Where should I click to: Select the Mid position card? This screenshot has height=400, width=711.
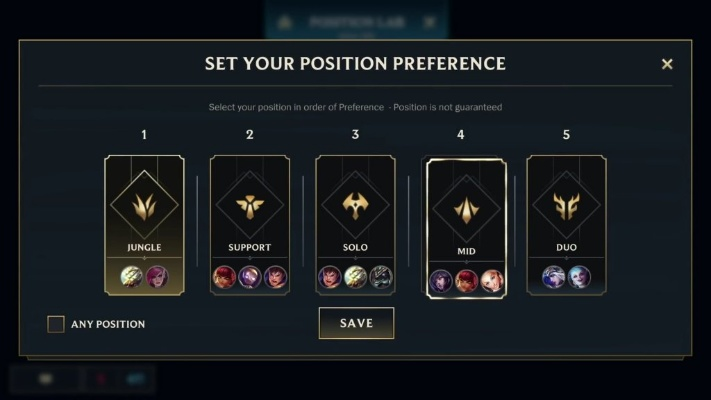[466, 228]
